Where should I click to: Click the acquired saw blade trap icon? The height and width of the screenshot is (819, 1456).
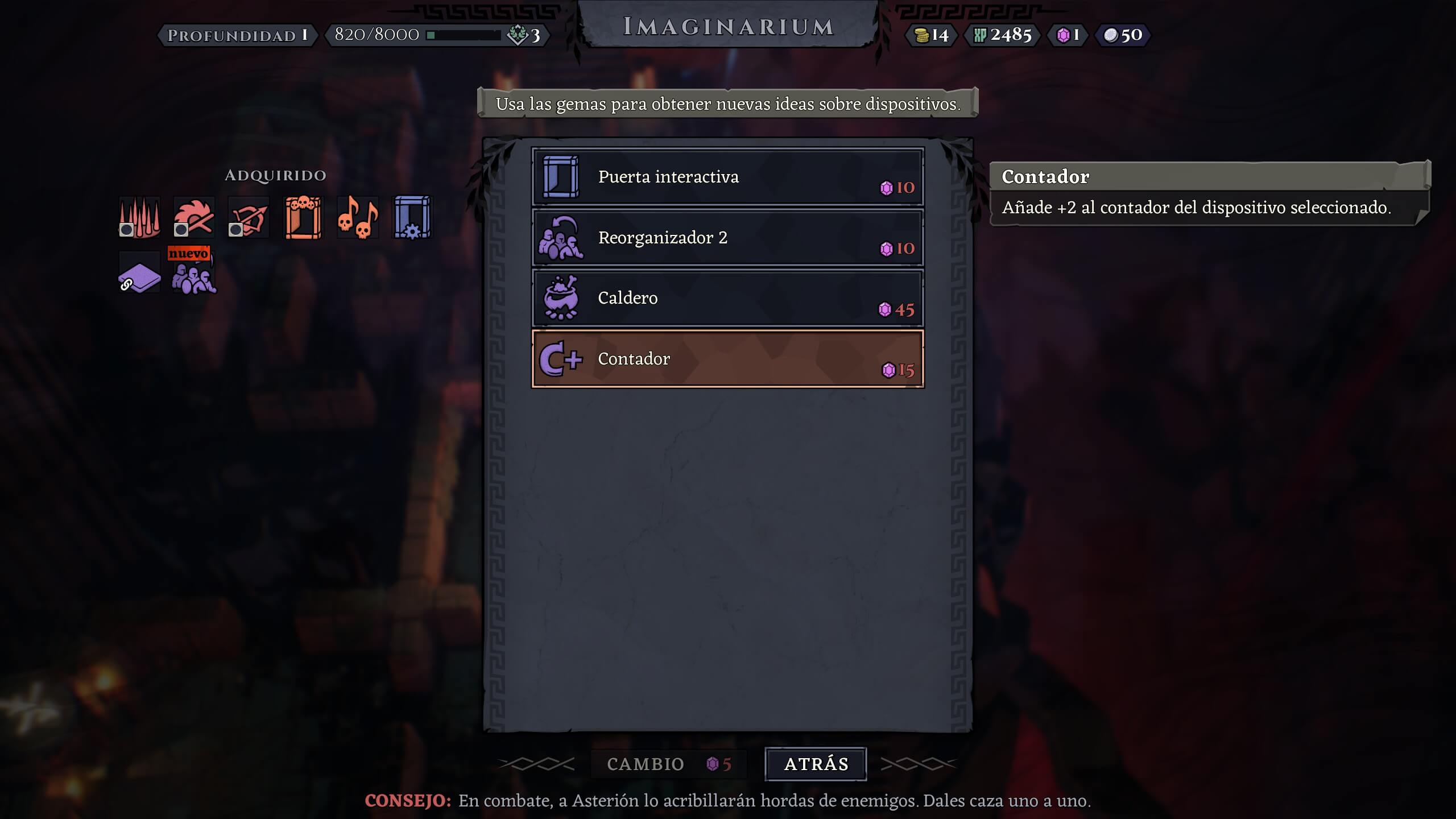[194, 217]
